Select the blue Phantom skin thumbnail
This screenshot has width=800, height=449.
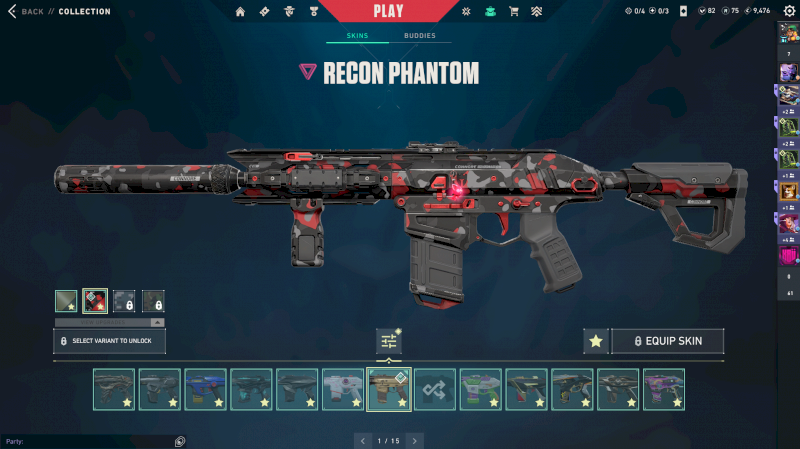[x=205, y=389]
